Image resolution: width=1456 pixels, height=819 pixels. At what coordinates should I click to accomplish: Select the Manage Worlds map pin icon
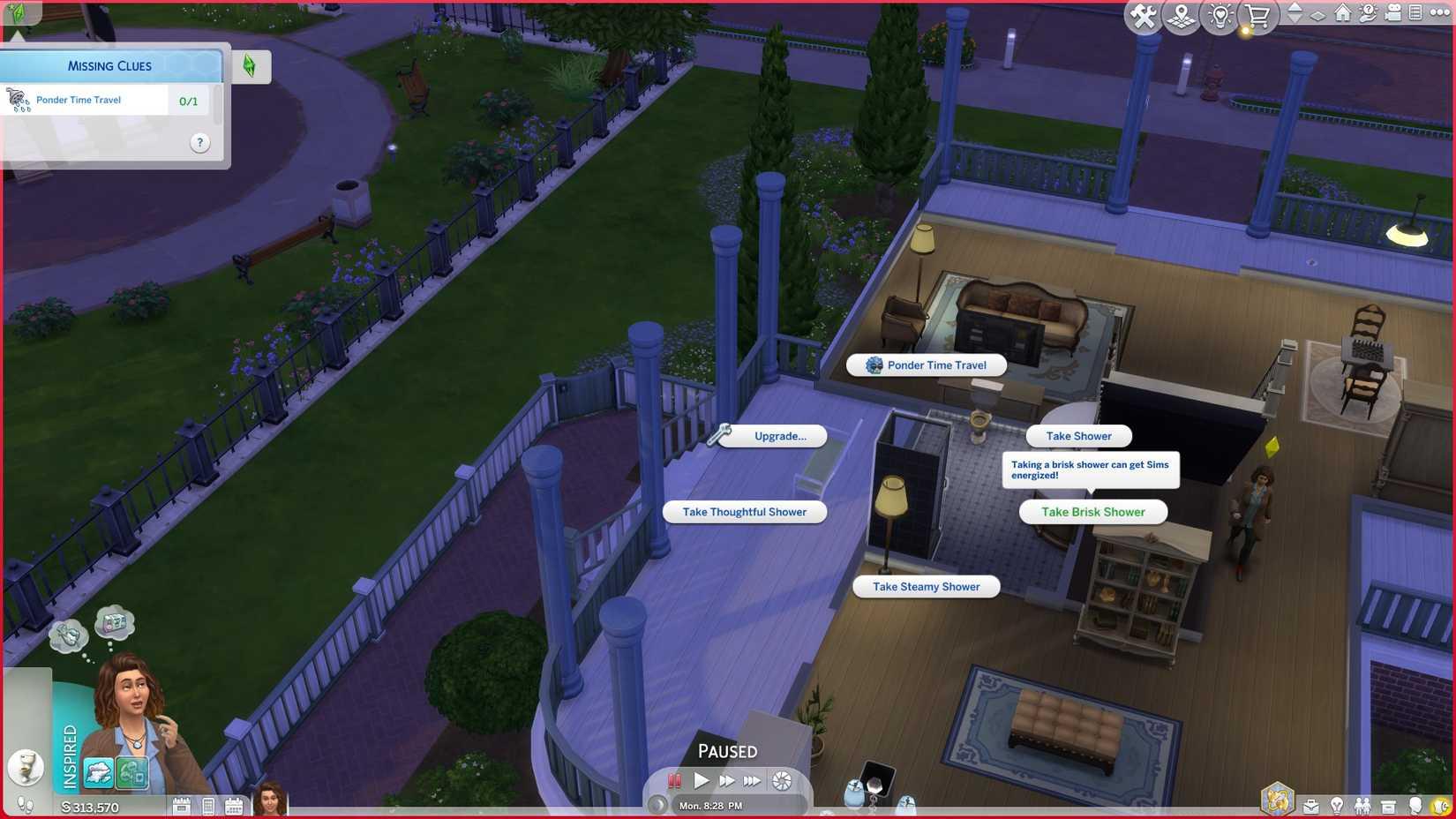(x=1182, y=13)
